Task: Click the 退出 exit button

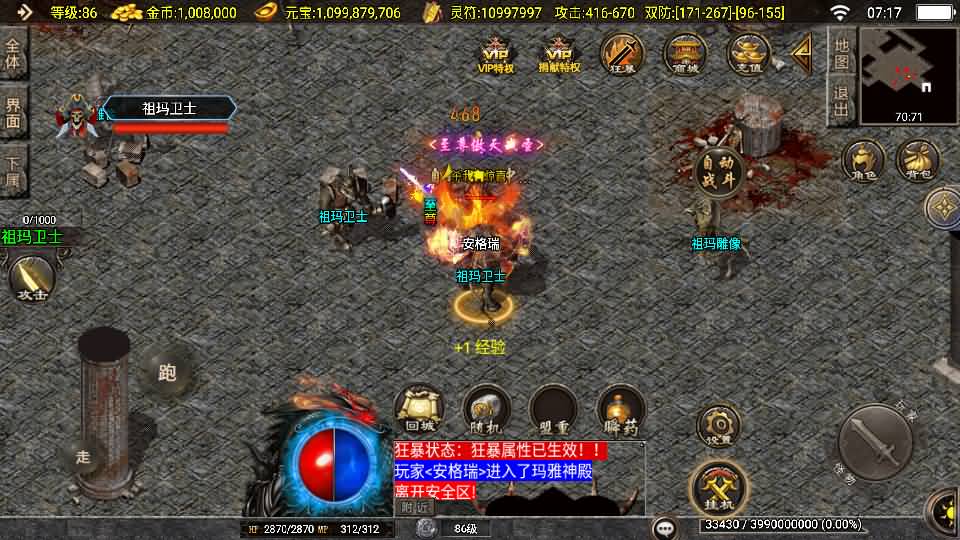Action: (841, 103)
